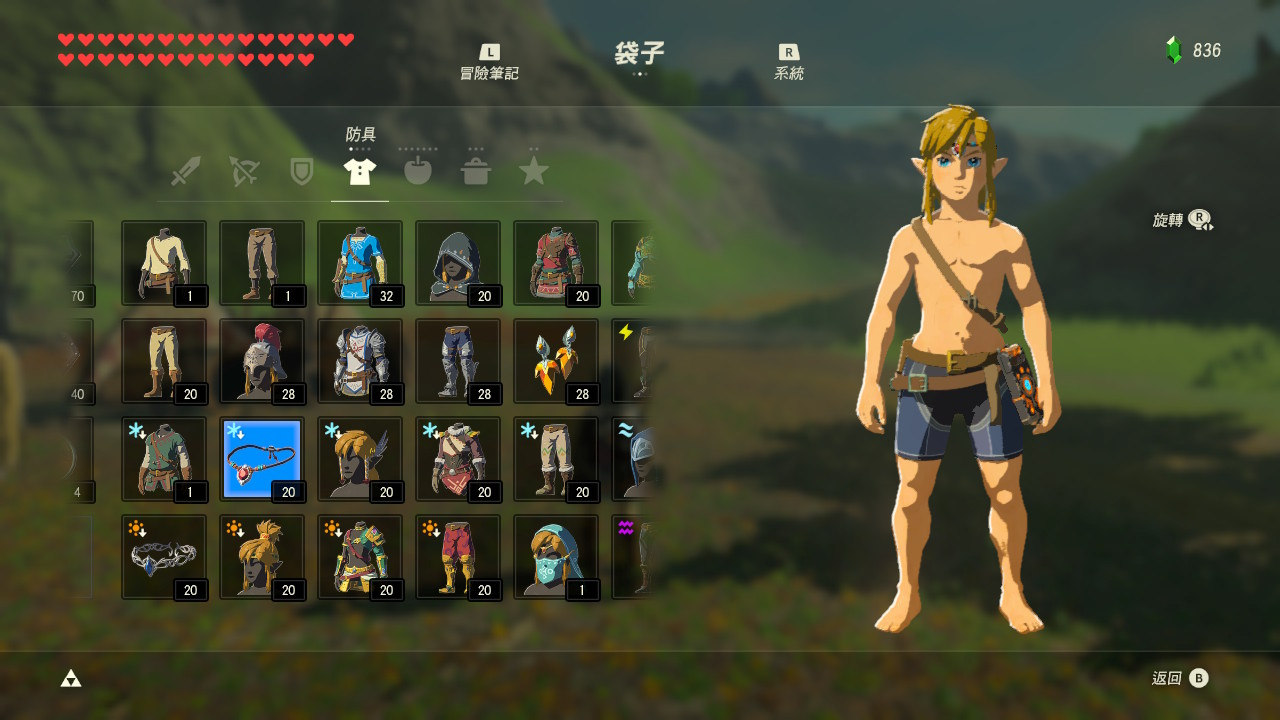The height and width of the screenshot is (720, 1280).
Task: Pick the red Desert Voe trousers
Action: coord(458,557)
